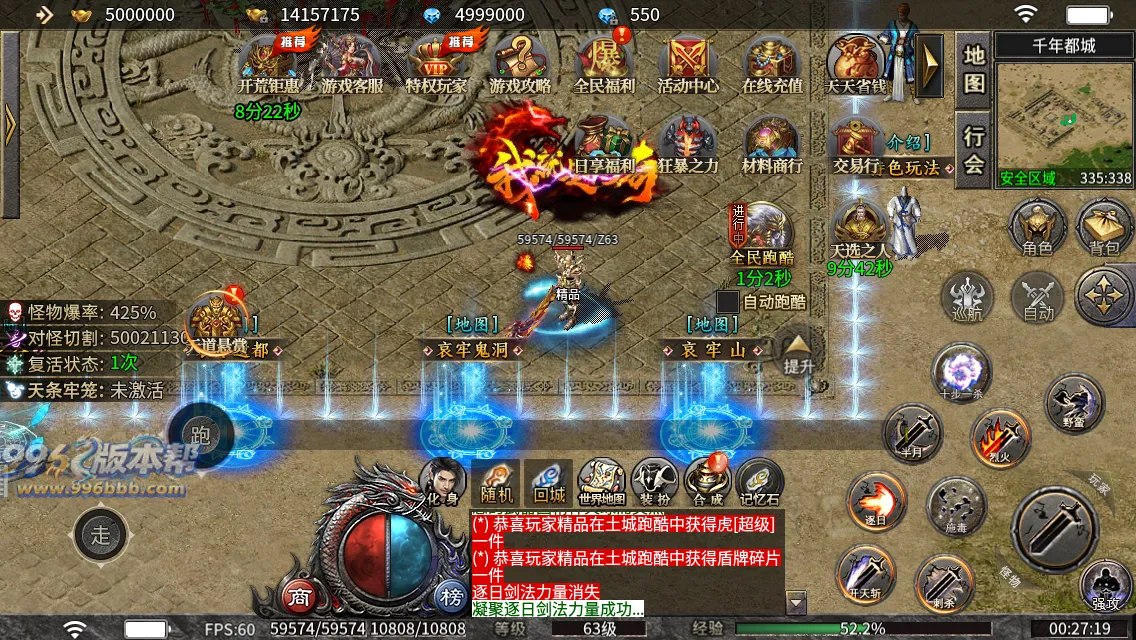Open the 交易行 trading house
The image size is (1136, 640).
pos(854,145)
